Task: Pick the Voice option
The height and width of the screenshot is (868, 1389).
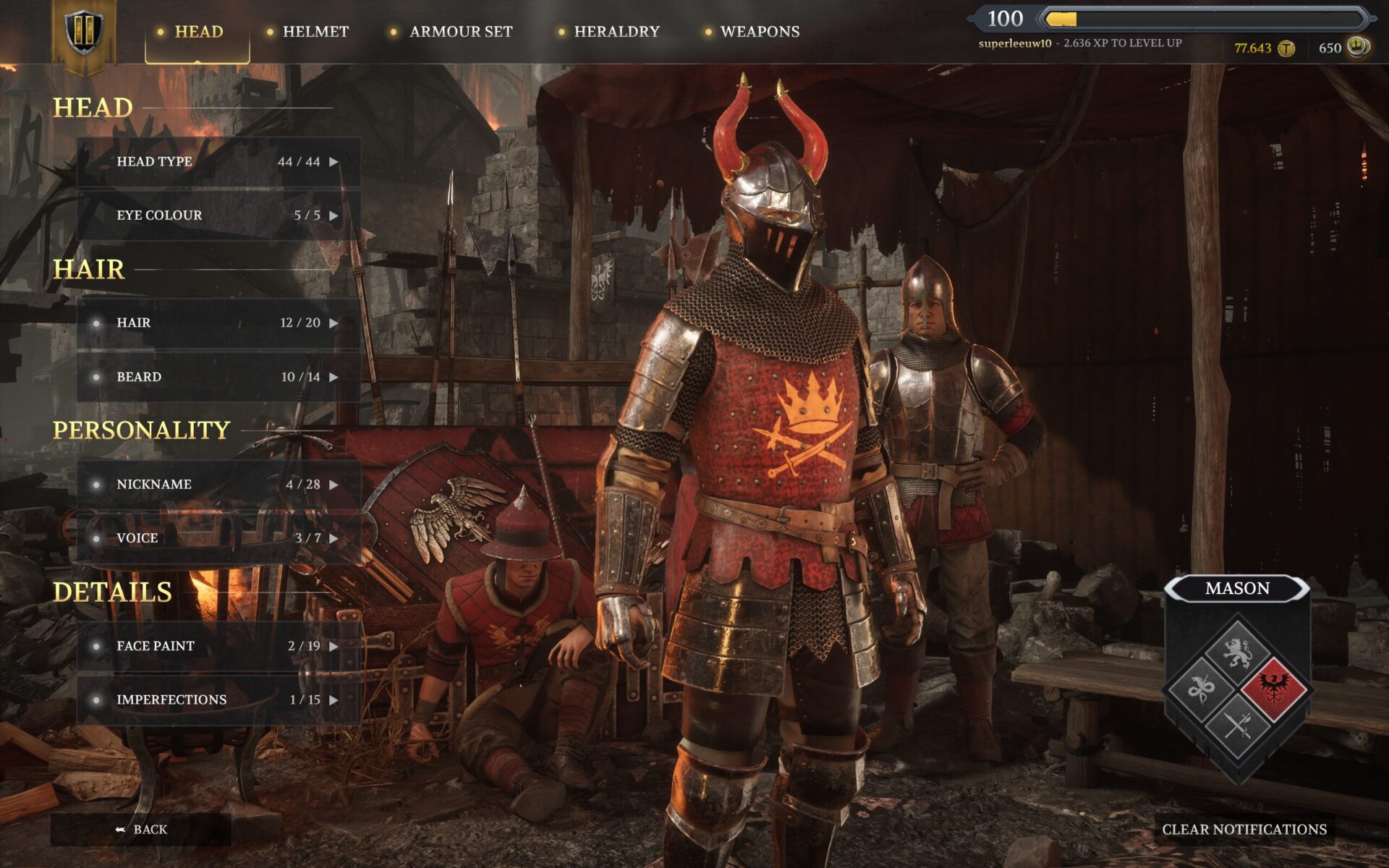Action: (x=218, y=538)
